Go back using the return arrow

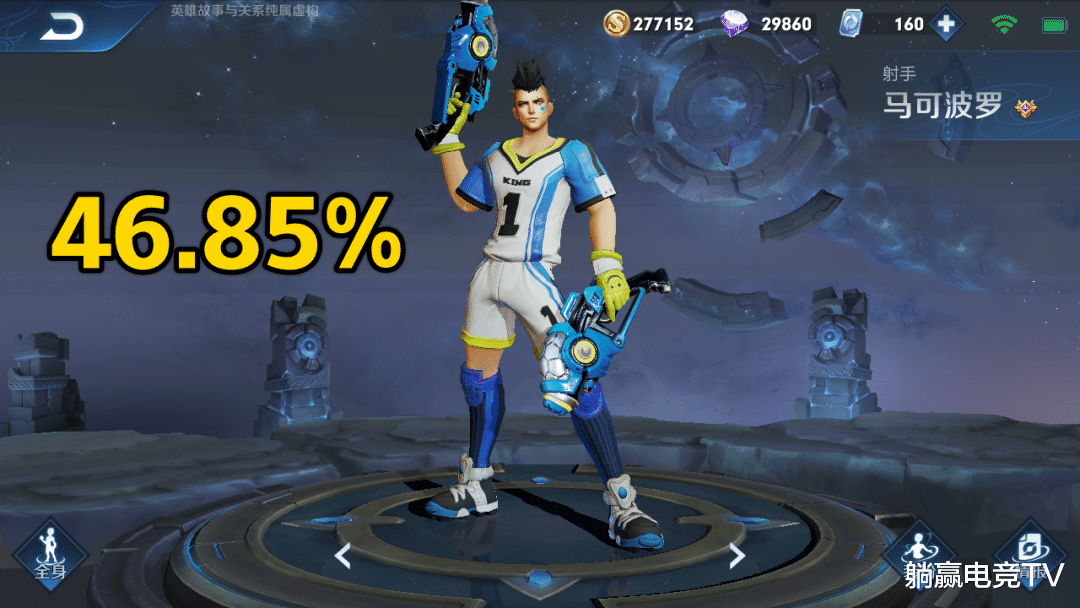(x=61, y=27)
